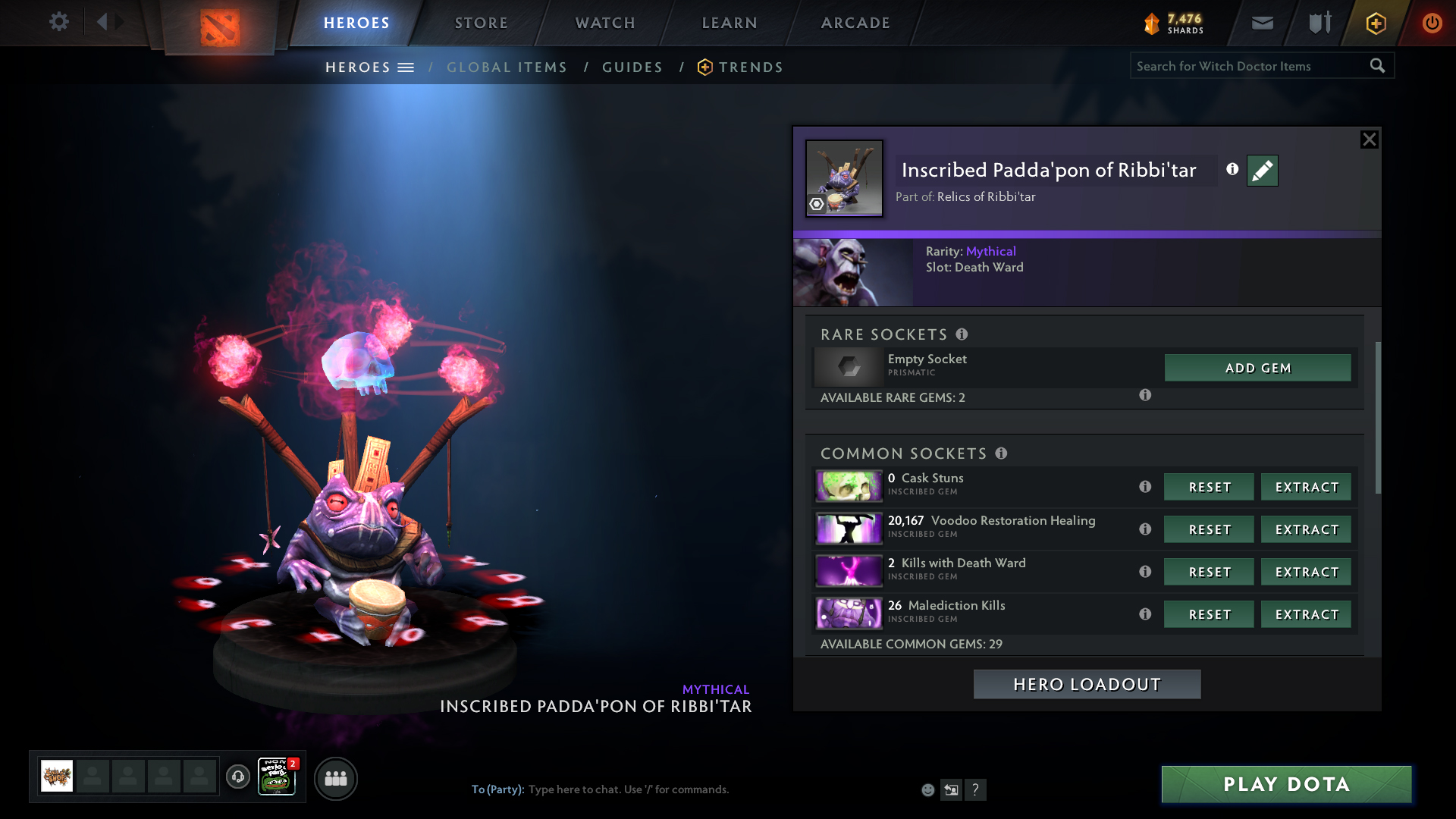Switch to the Store tab
The image size is (1456, 819).
coord(482,23)
